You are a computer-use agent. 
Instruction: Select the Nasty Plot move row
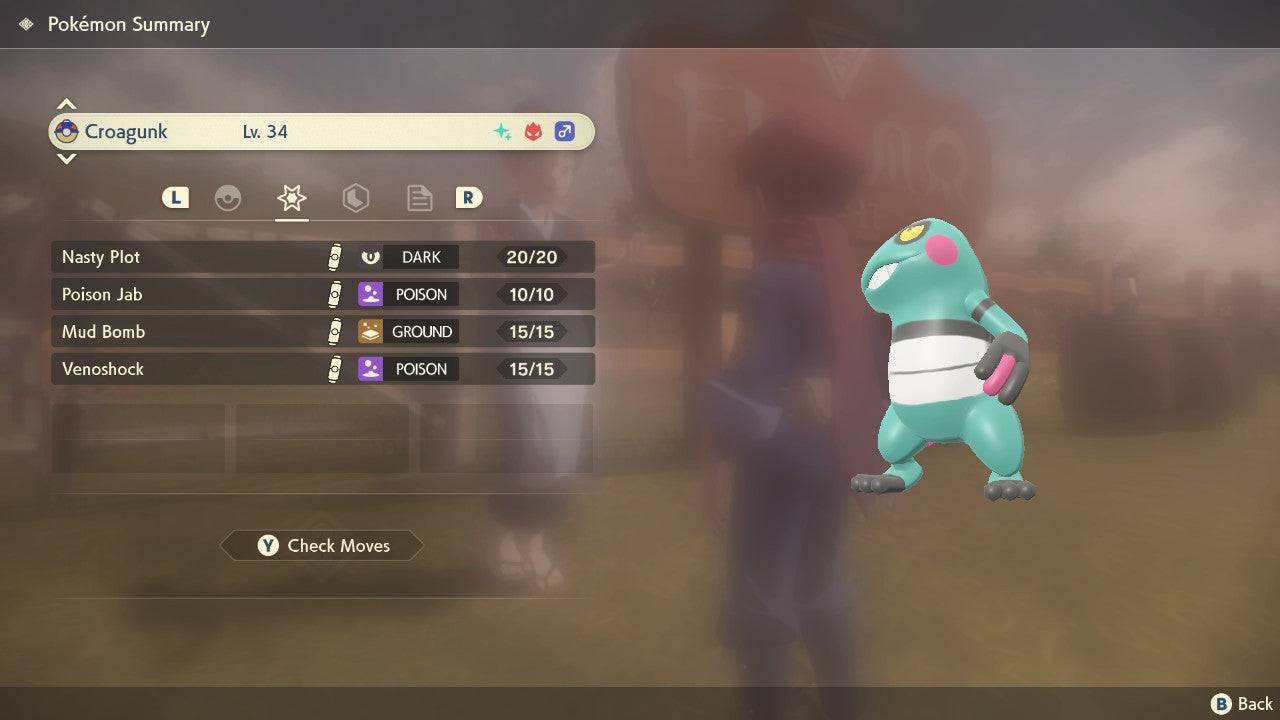322,257
